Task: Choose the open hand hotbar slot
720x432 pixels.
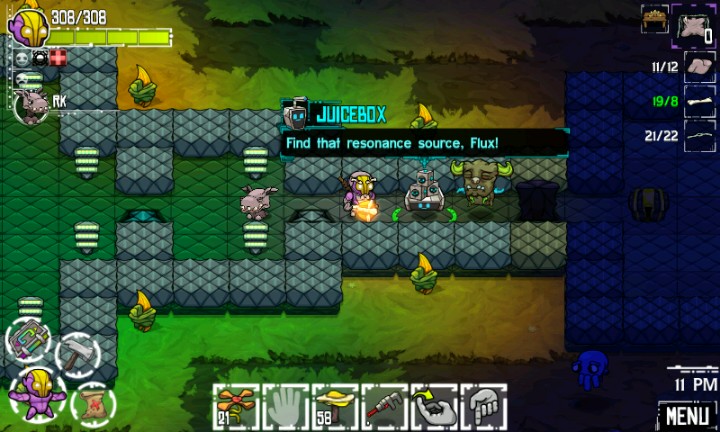Action: click(x=286, y=407)
